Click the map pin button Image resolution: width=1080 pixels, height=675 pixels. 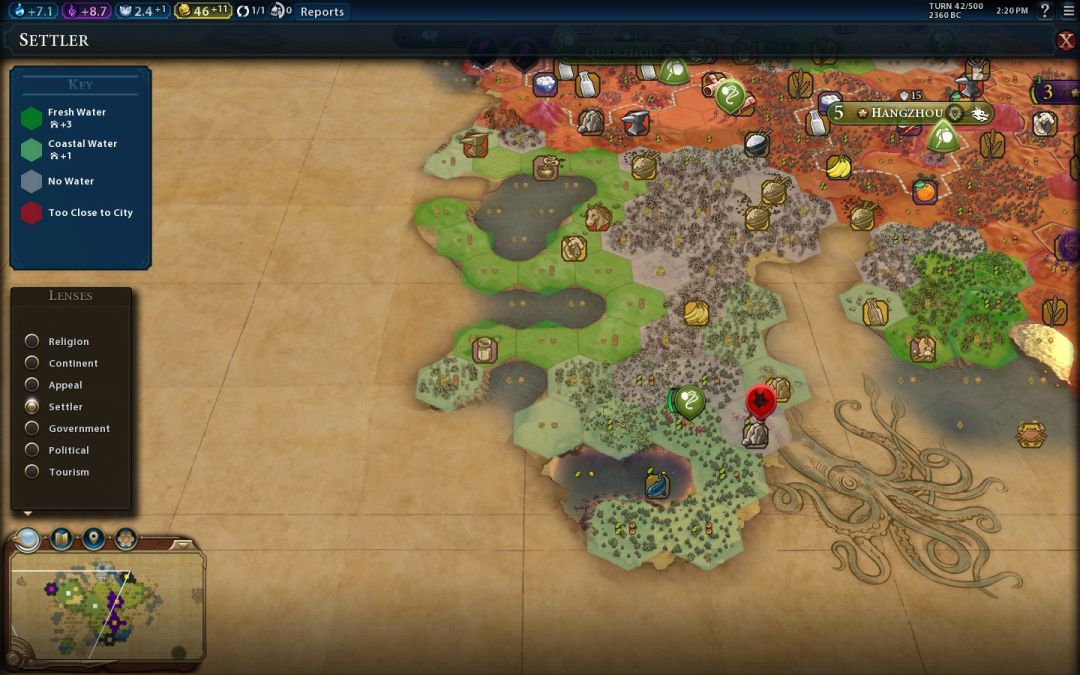coord(93,540)
